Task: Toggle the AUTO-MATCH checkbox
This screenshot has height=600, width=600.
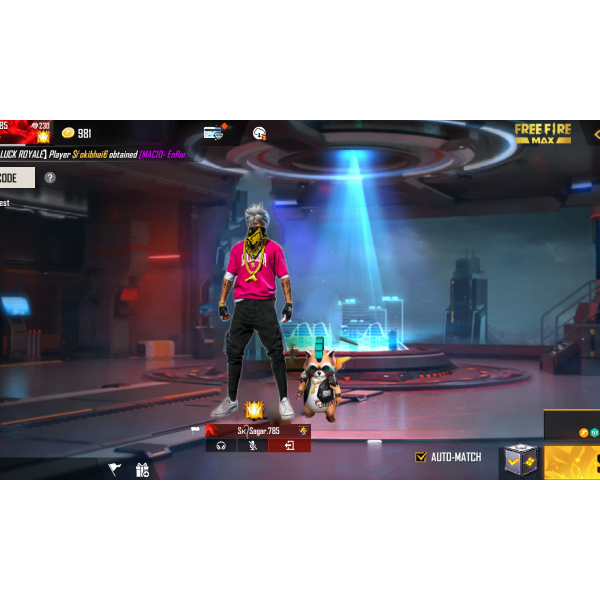Action: coord(421,457)
